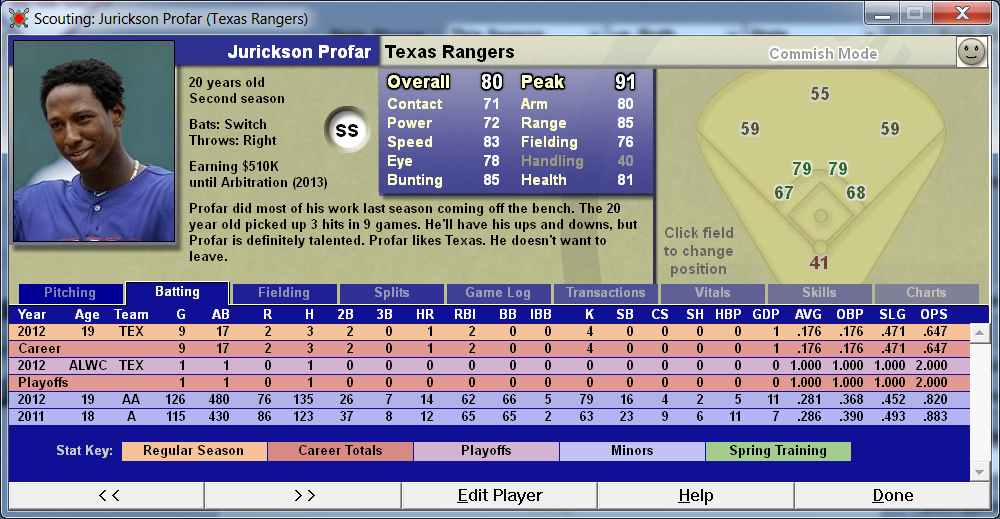The width and height of the screenshot is (1000, 519).
Task: Display the Charts tab
Action: pos(926,293)
